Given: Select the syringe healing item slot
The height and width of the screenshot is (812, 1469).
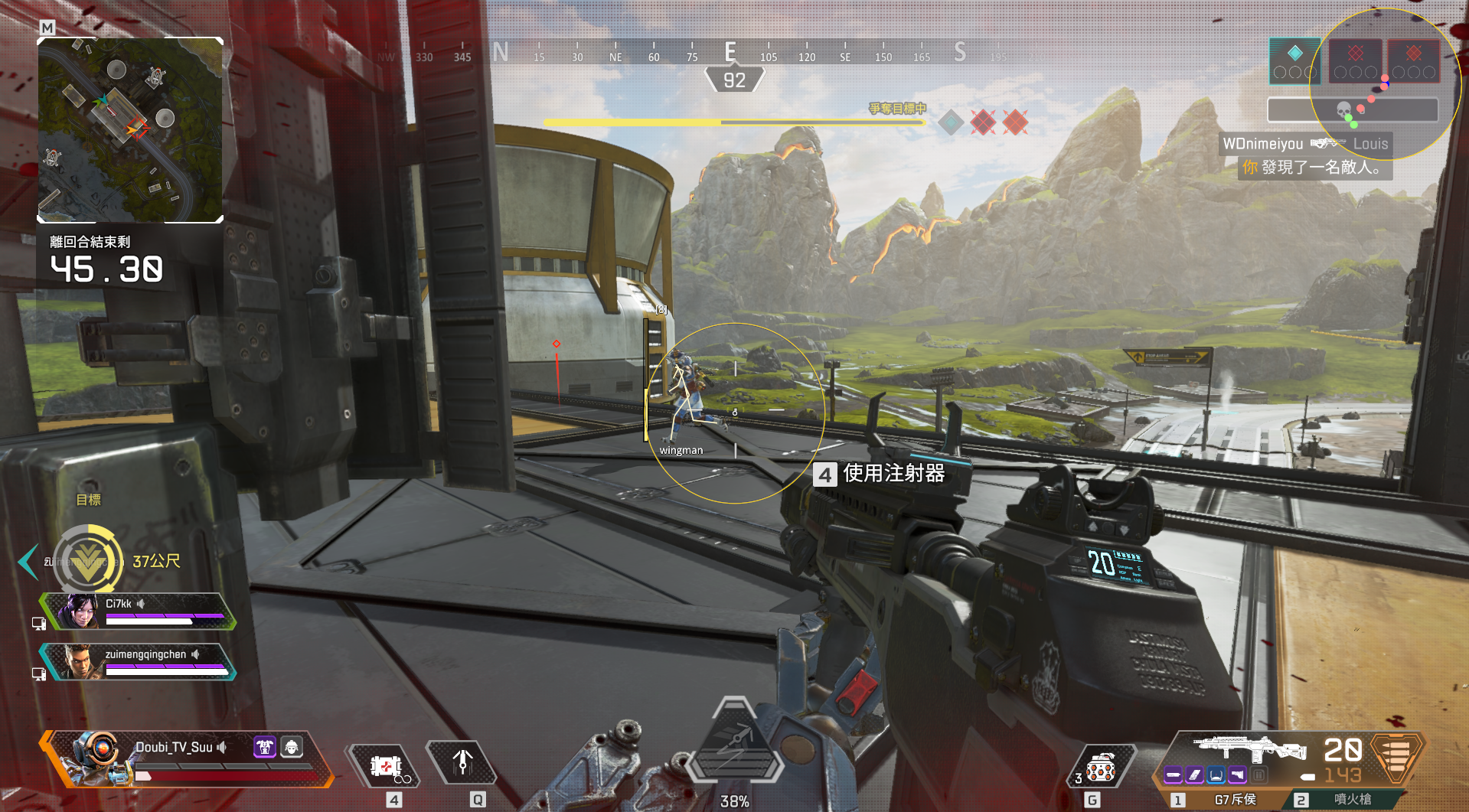Looking at the screenshot, I should [x=385, y=766].
